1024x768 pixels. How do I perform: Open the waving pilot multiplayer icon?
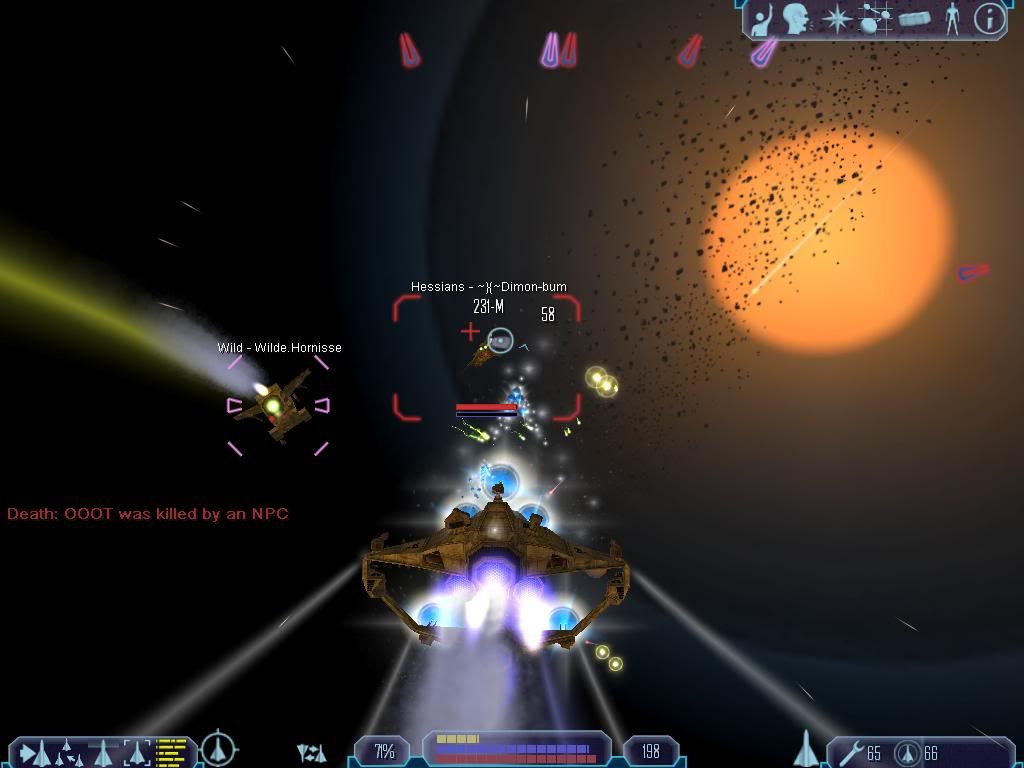(x=764, y=18)
